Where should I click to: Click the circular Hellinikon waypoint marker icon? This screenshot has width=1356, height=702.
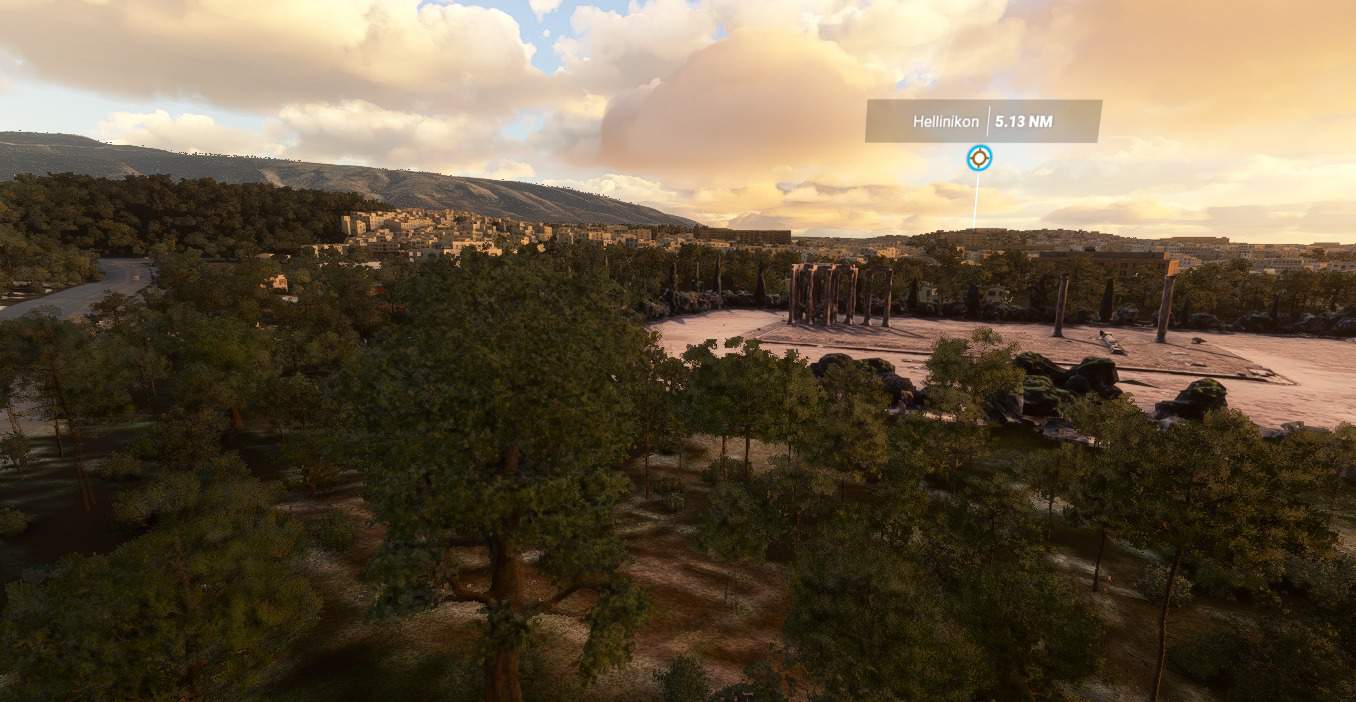[x=979, y=158]
